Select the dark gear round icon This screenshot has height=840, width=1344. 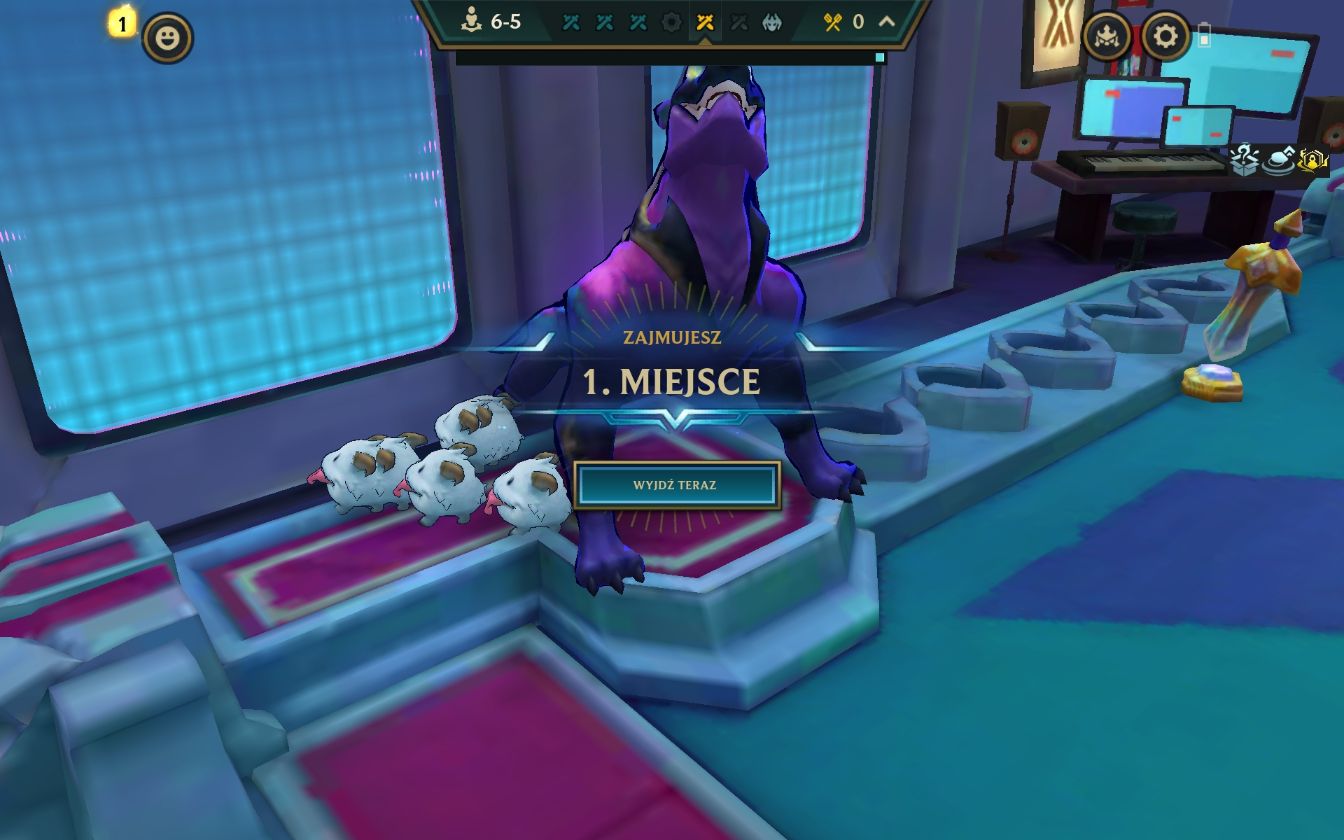click(x=671, y=22)
